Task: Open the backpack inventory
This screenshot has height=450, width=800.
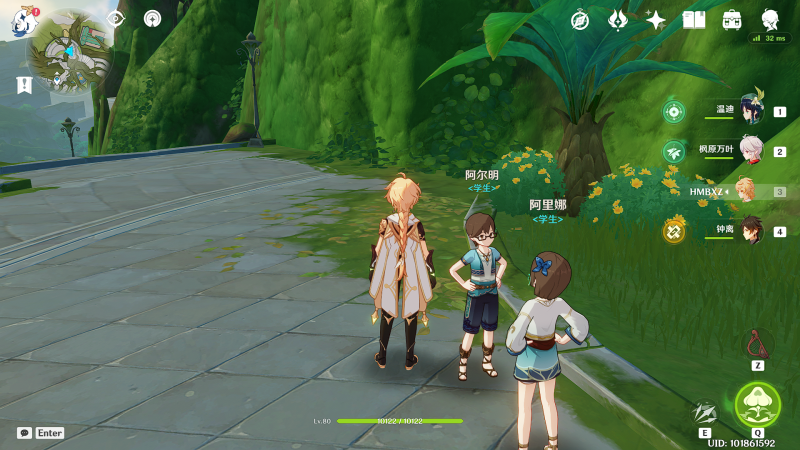Action: [x=732, y=20]
